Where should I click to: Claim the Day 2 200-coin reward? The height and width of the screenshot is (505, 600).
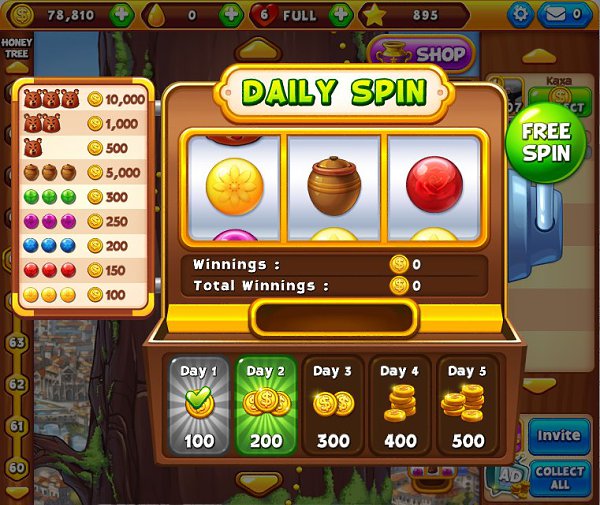coord(266,404)
